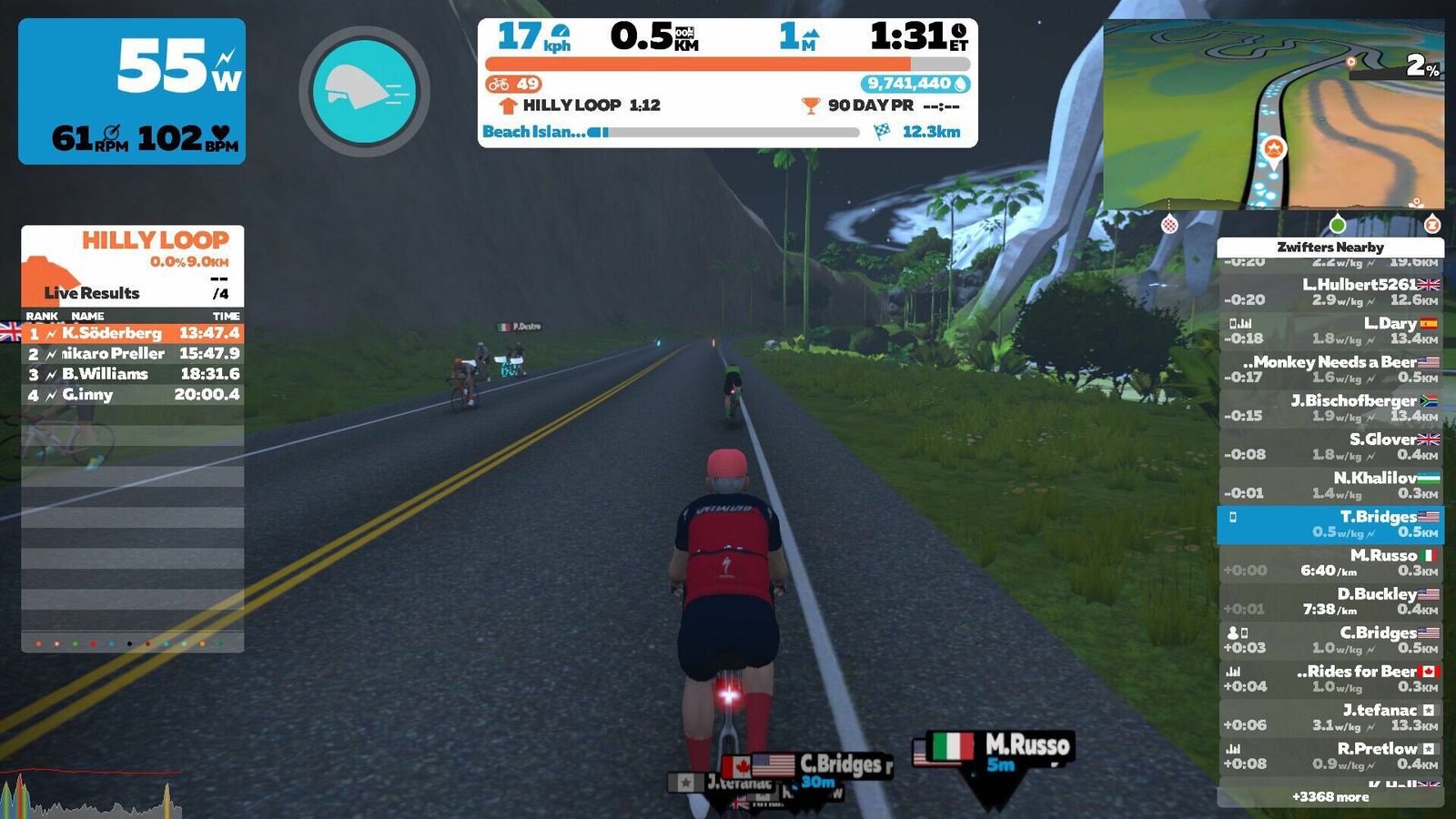The width and height of the screenshot is (1456, 819).
Task: Open the minimap view
Action: (x=1273, y=115)
